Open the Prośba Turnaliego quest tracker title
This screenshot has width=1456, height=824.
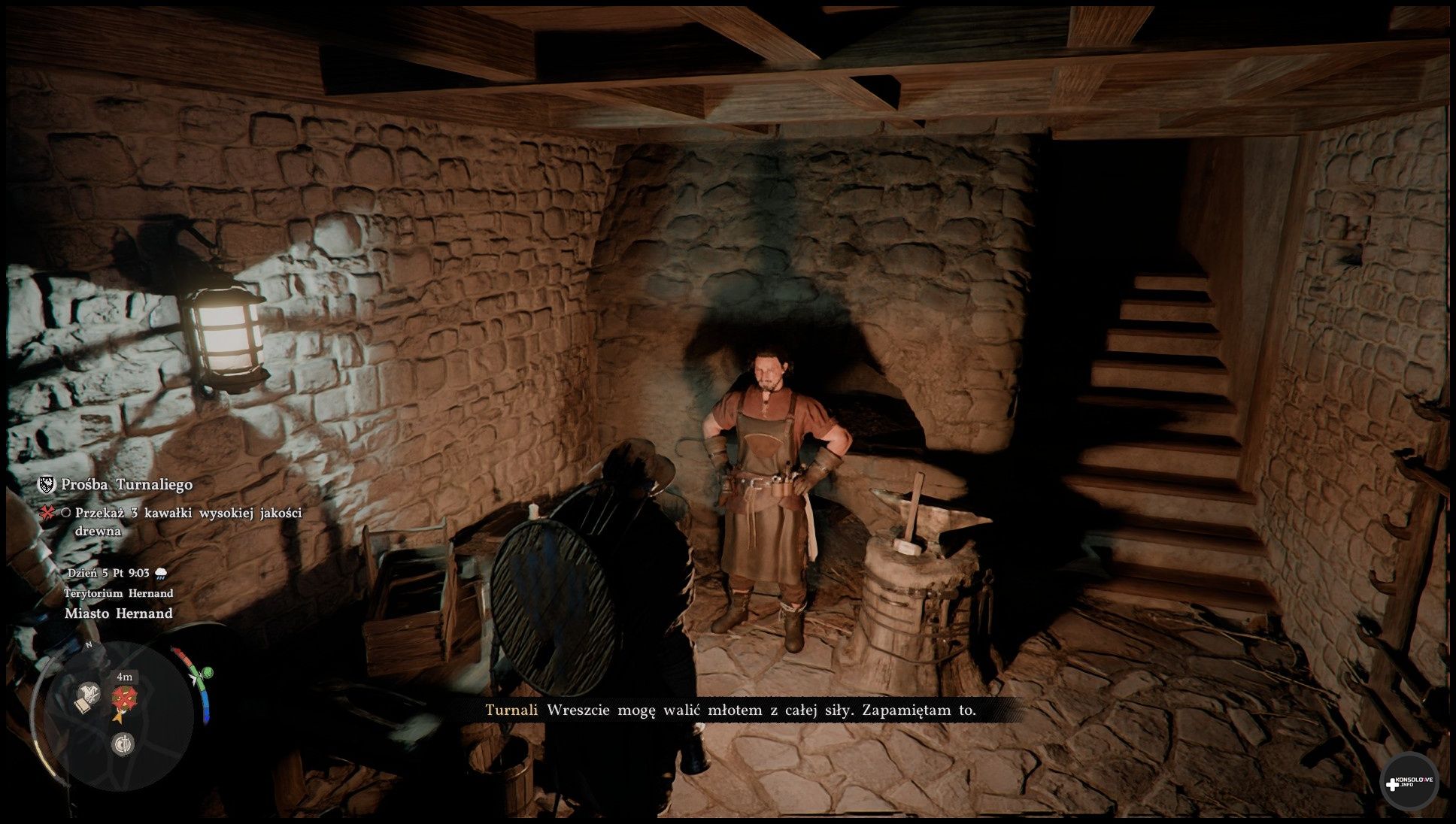pyautogui.click(x=126, y=485)
